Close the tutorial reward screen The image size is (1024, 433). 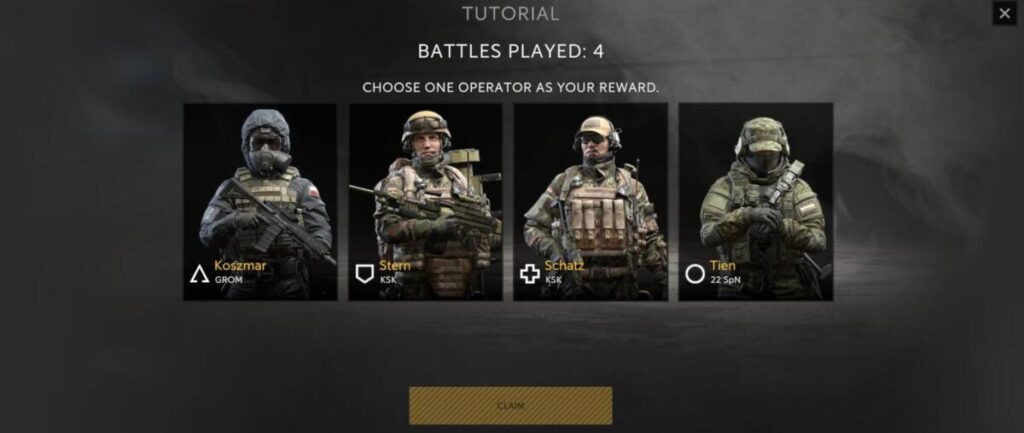(1004, 13)
